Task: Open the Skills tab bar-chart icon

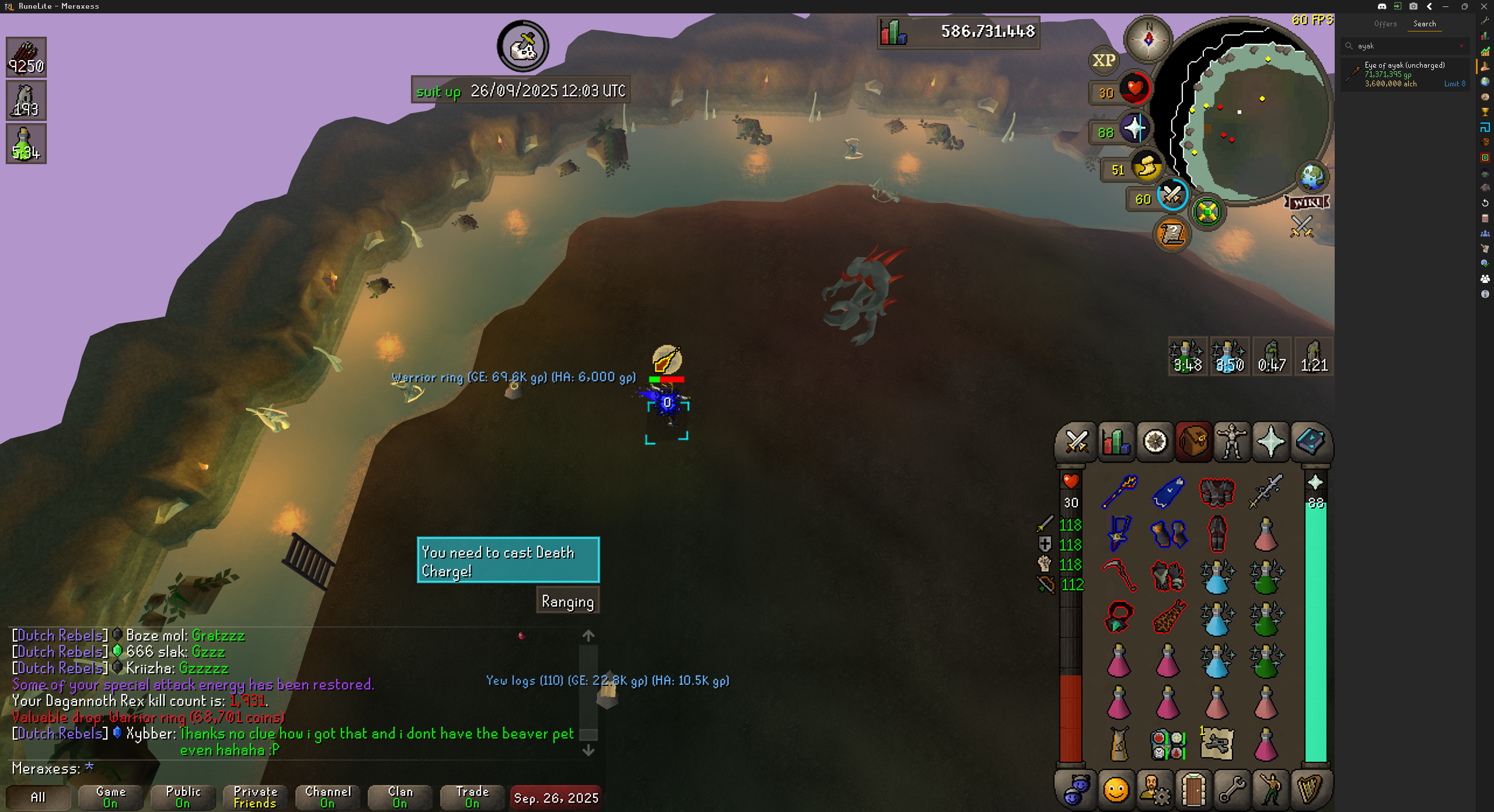Action: click(1116, 442)
